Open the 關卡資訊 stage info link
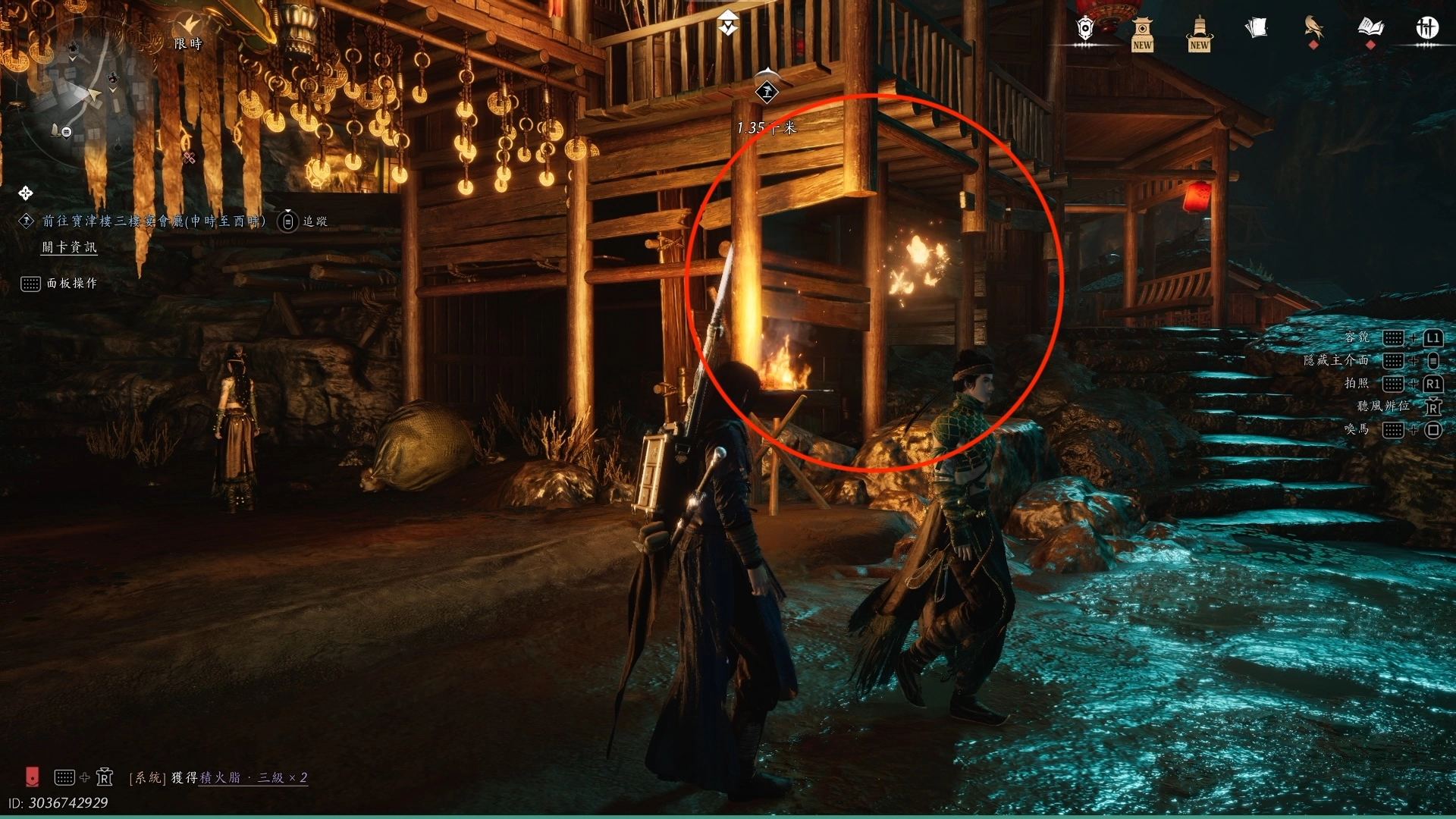Screen dimensions: 1456x819 [69, 247]
